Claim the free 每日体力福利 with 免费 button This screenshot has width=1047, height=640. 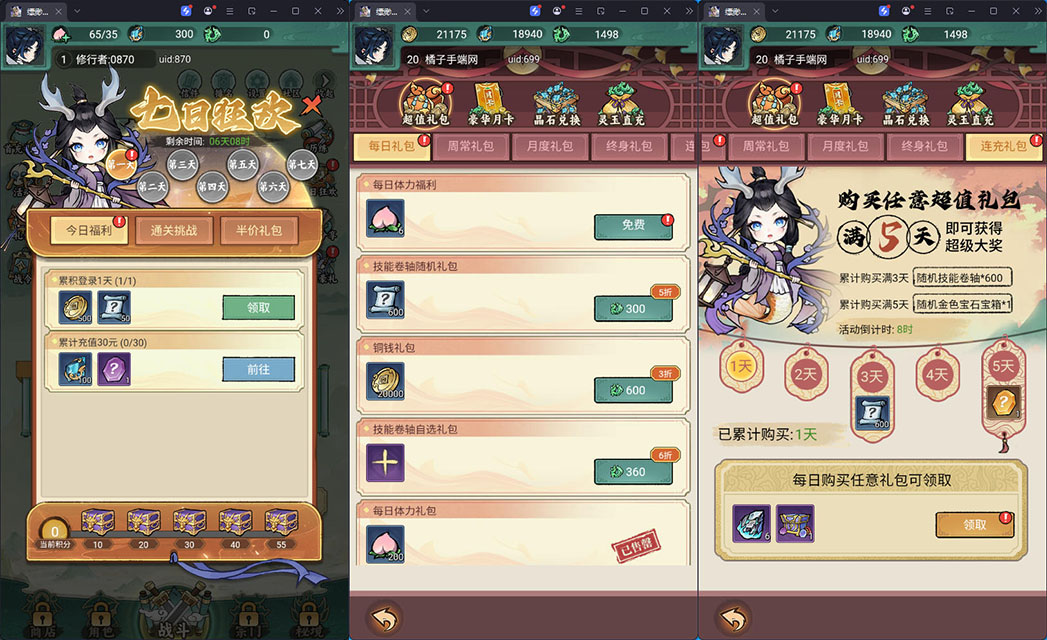tap(633, 226)
